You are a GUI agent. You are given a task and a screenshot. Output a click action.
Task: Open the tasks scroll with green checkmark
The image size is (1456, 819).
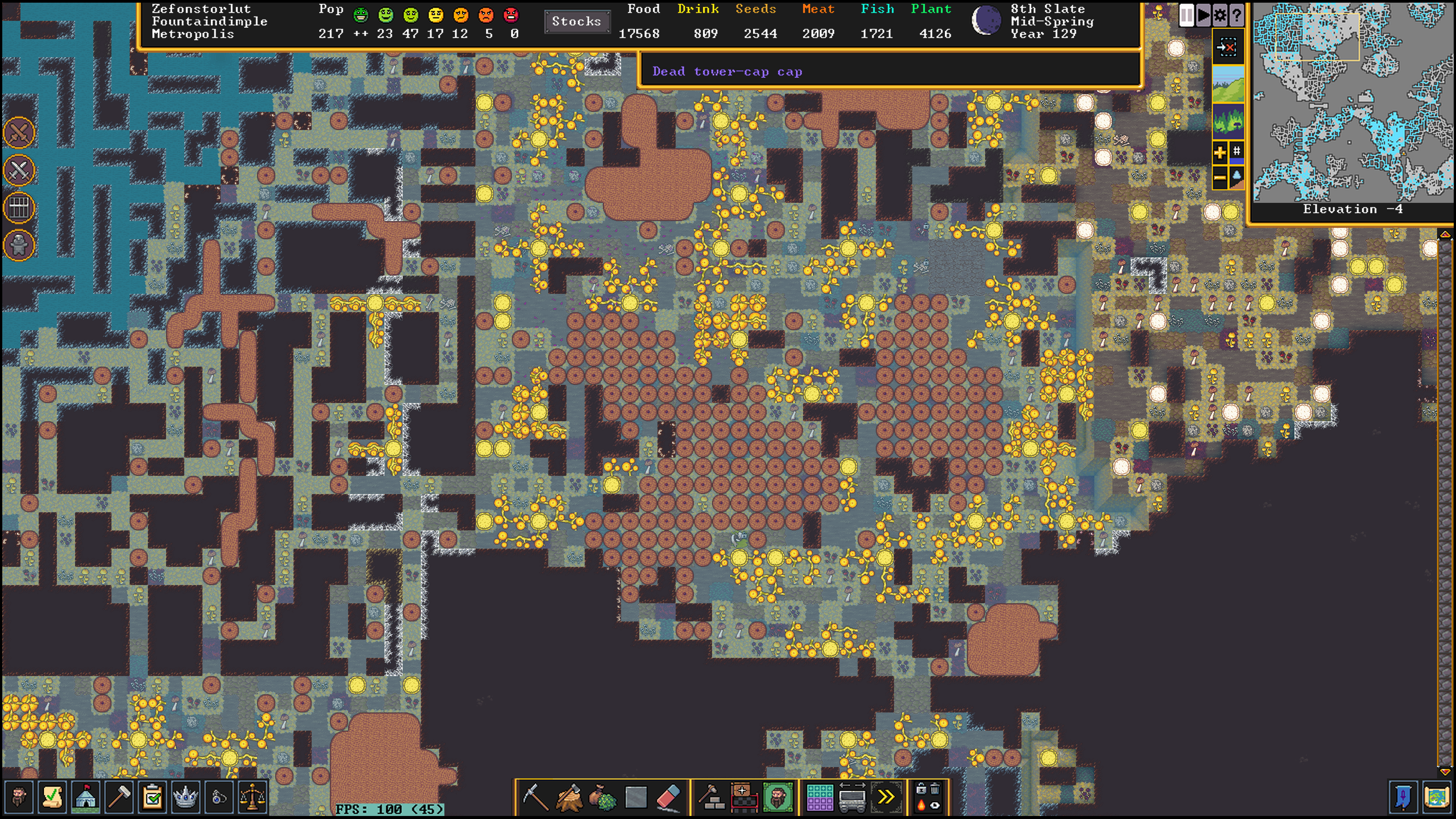pos(52,797)
